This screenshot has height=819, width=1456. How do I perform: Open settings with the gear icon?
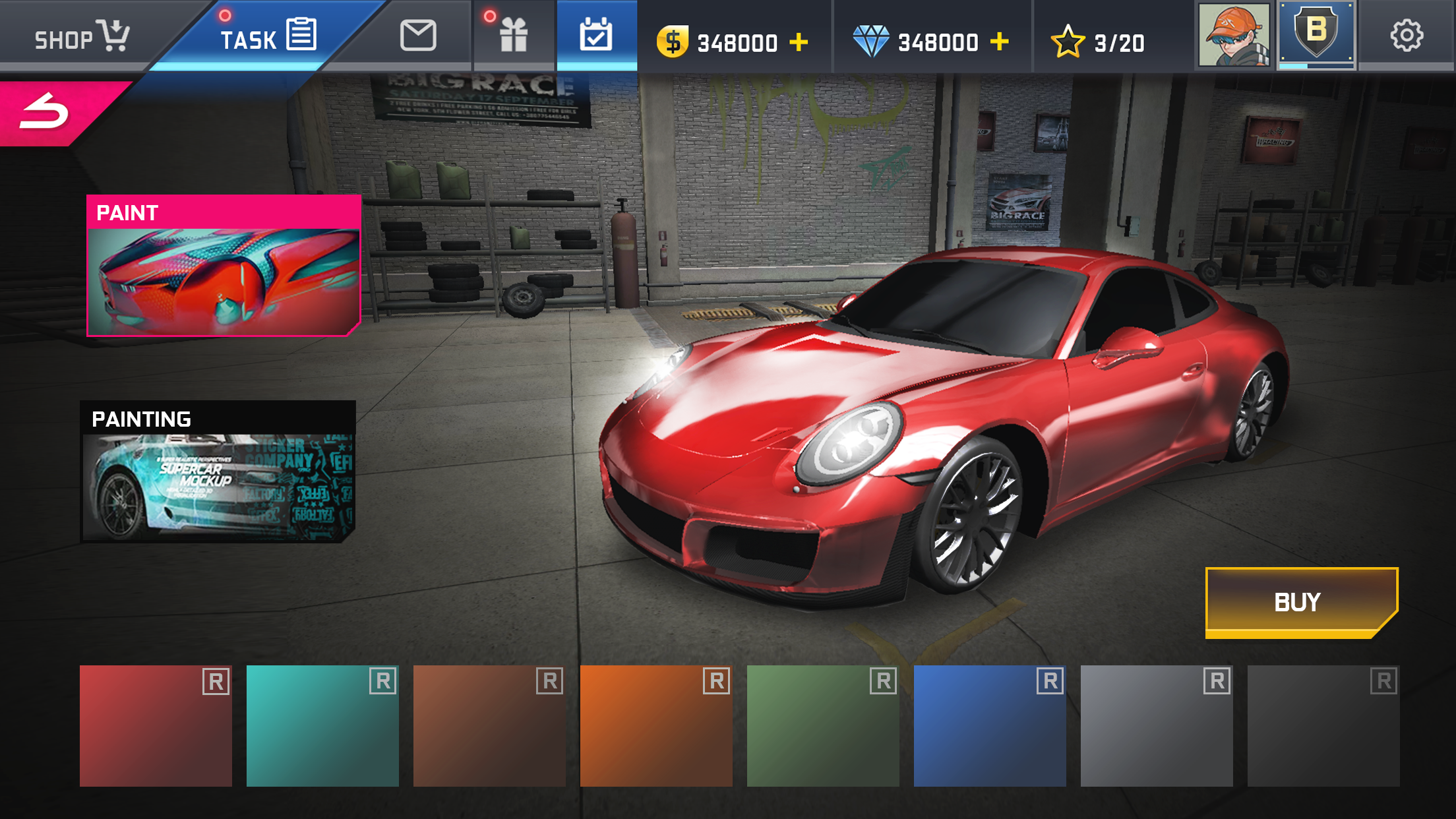coord(1407,36)
